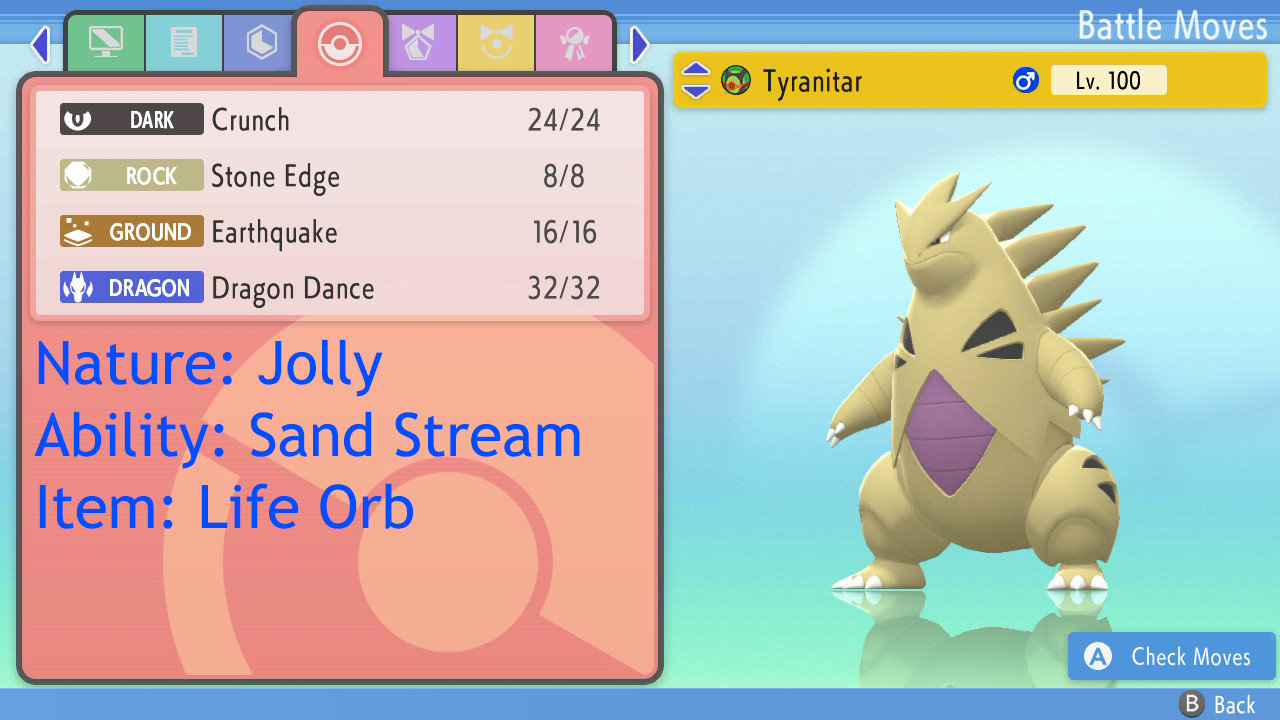Select the yellow clown-face tab icon
This screenshot has width=1280, height=720.
point(497,43)
